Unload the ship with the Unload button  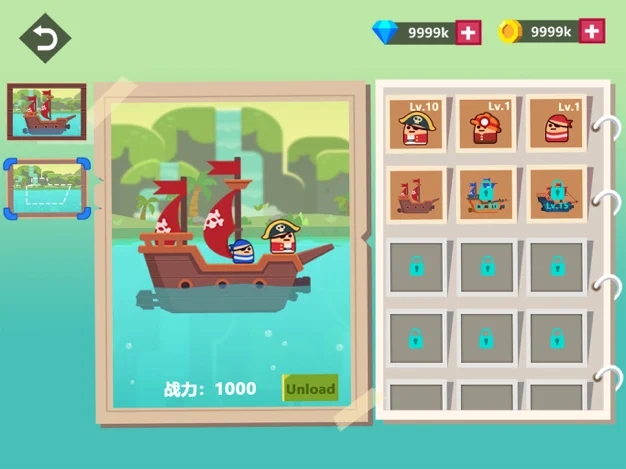(310, 388)
